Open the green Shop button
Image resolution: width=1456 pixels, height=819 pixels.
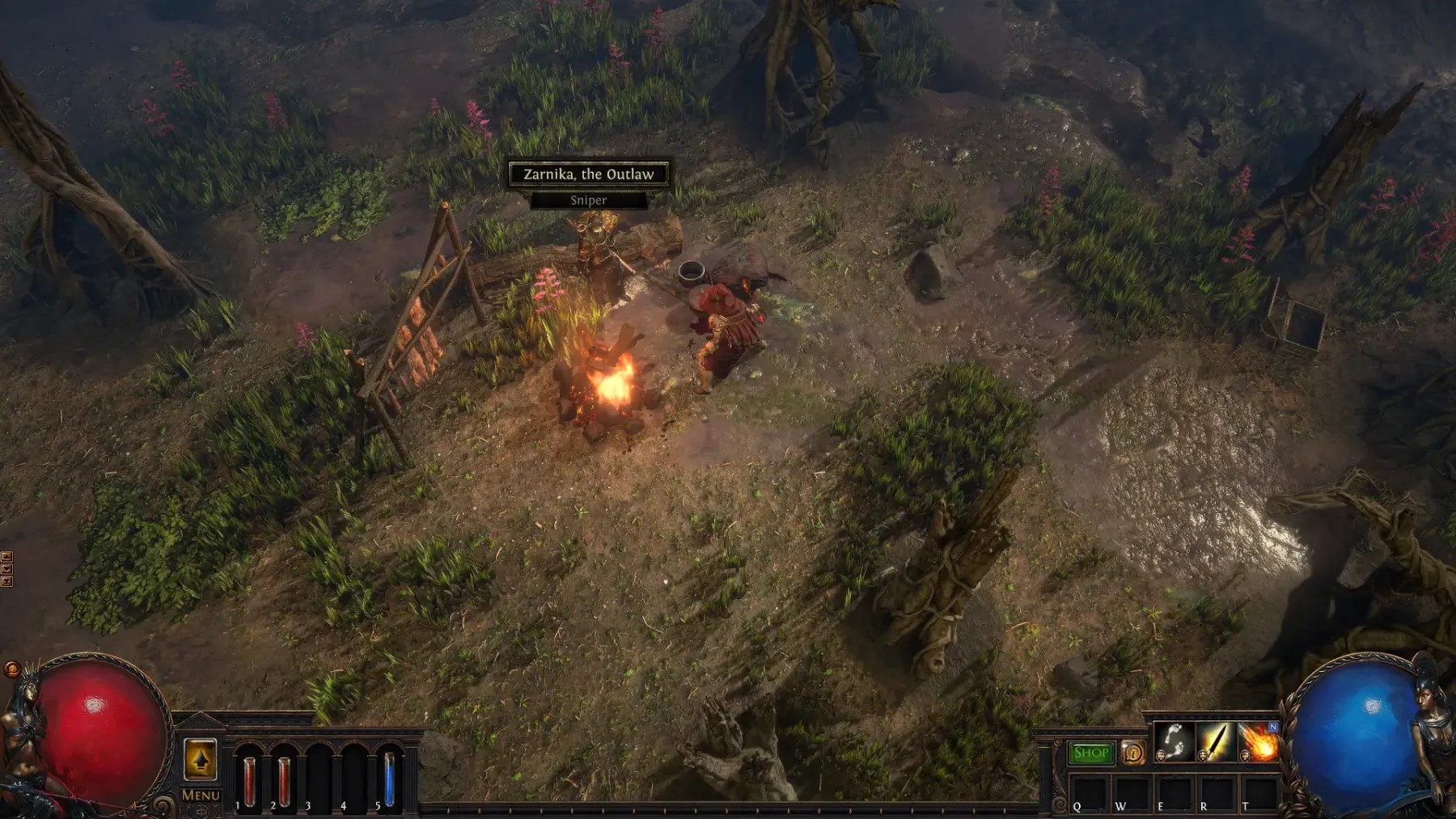(x=1090, y=753)
